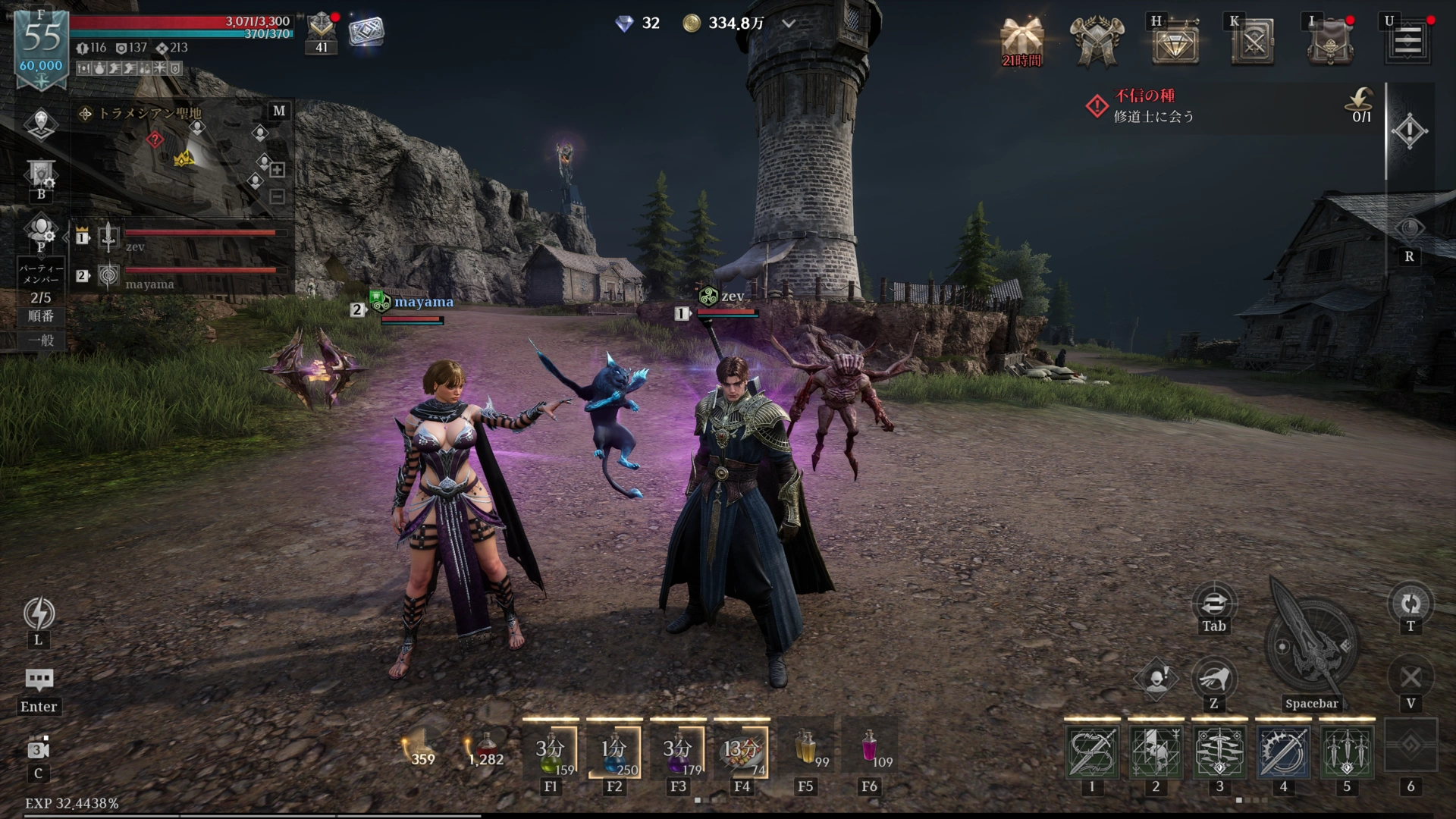Select the 不信の種 quest tracker
The width and height of the screenshot is (1456, 819).
coord(1153,105)
